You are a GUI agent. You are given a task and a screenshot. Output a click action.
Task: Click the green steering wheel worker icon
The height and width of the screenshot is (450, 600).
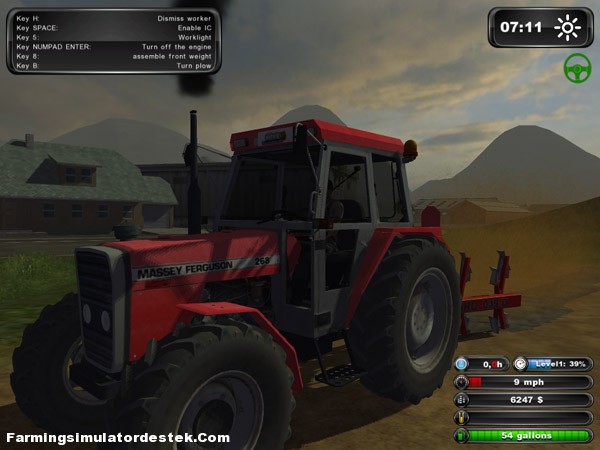point(577,68)
